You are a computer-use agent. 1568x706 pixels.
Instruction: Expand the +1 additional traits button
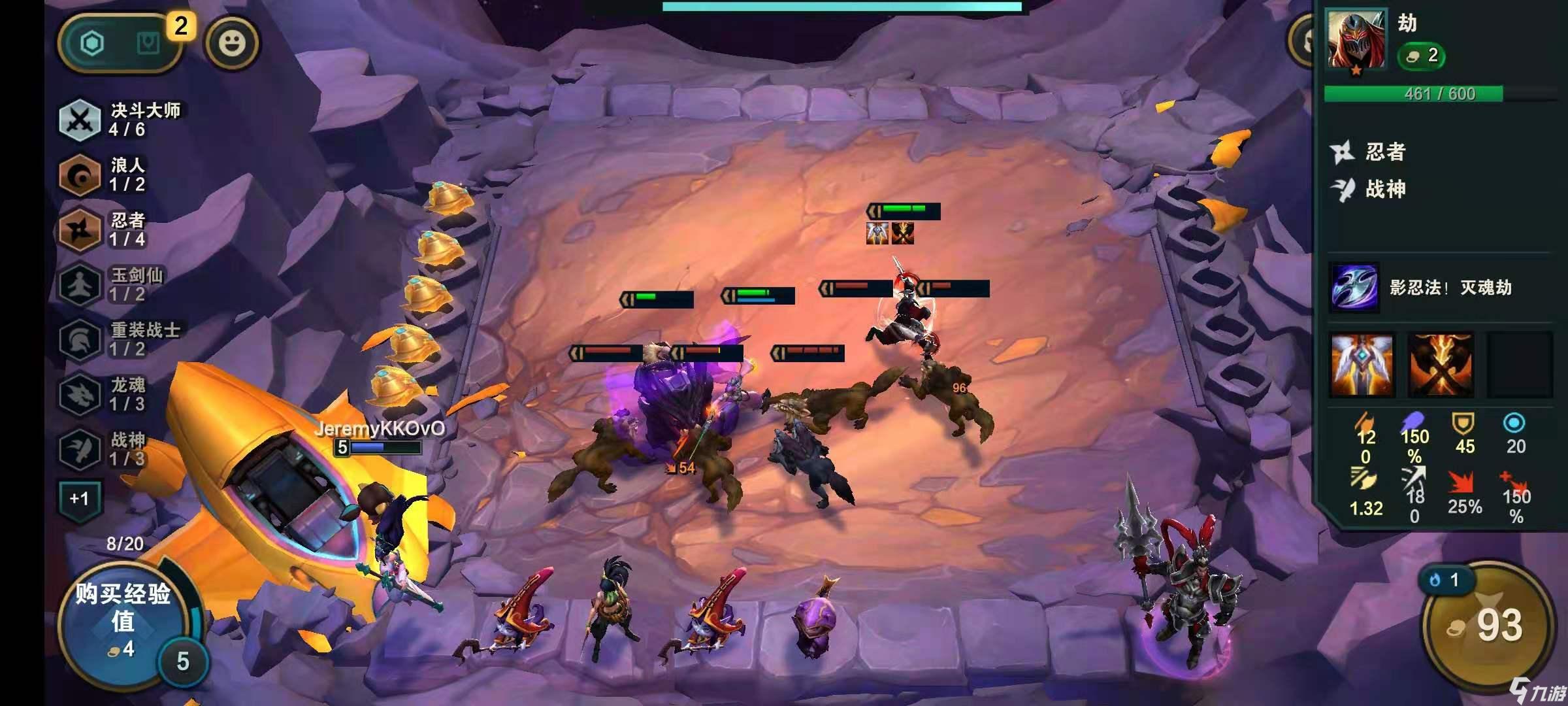[x=79, y=499]
